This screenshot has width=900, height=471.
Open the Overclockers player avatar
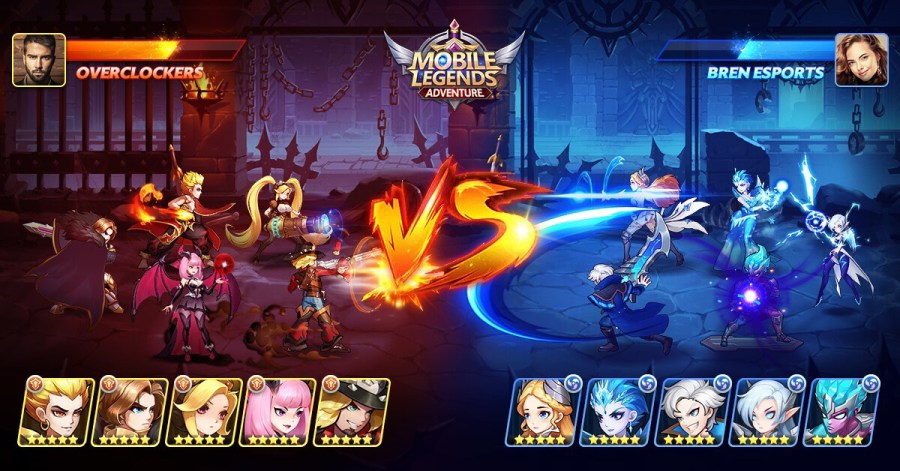pos(39,60)
